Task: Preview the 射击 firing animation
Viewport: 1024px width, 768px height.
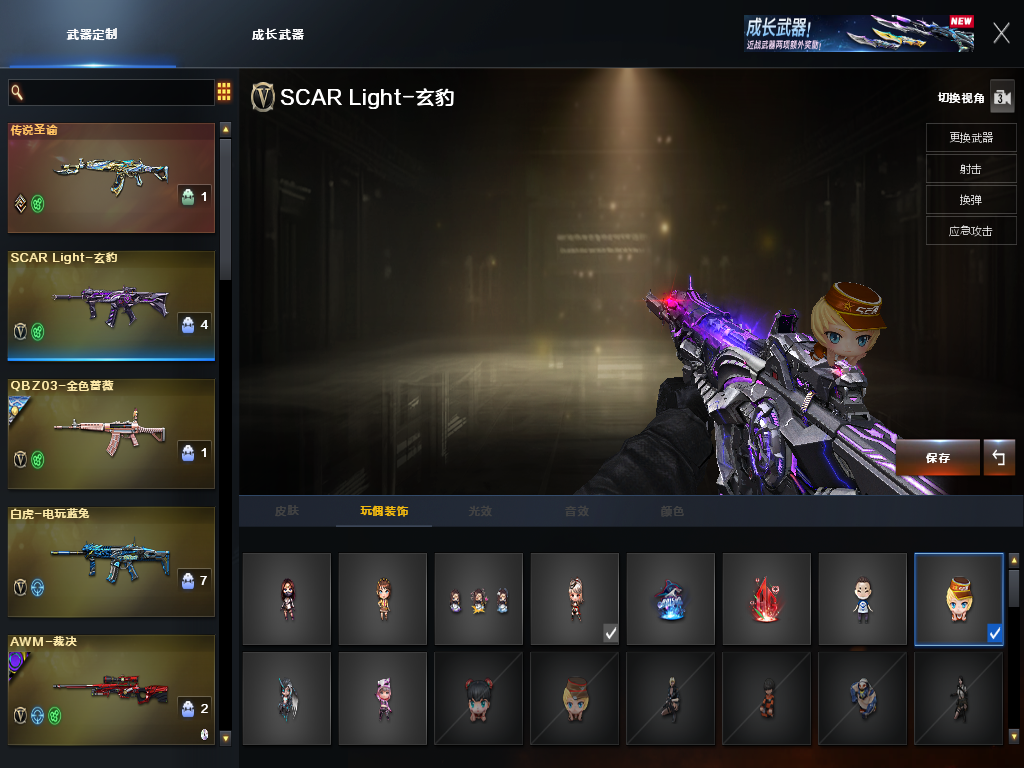Action: (970, 169)
